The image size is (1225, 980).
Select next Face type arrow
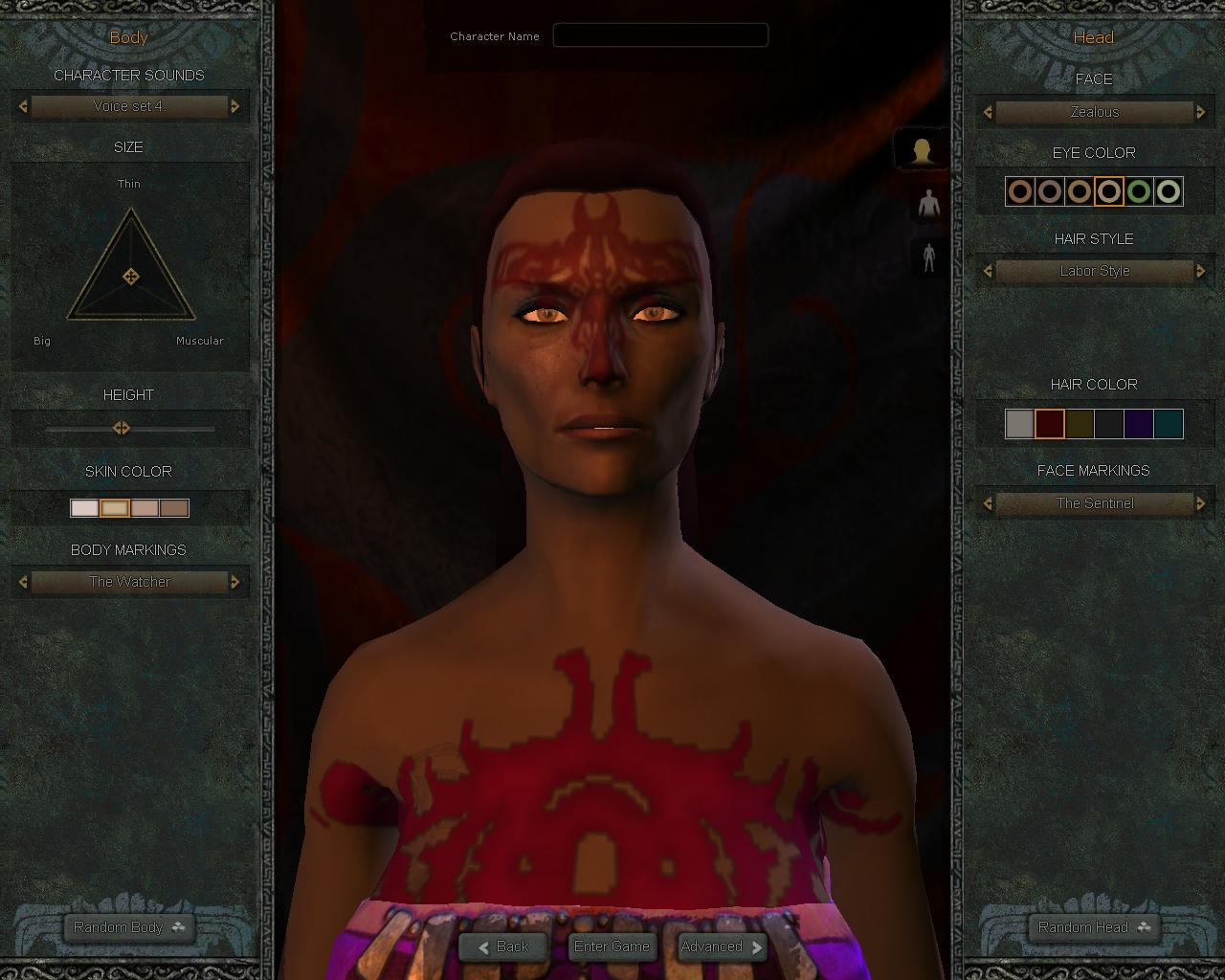coord(1201,112)
